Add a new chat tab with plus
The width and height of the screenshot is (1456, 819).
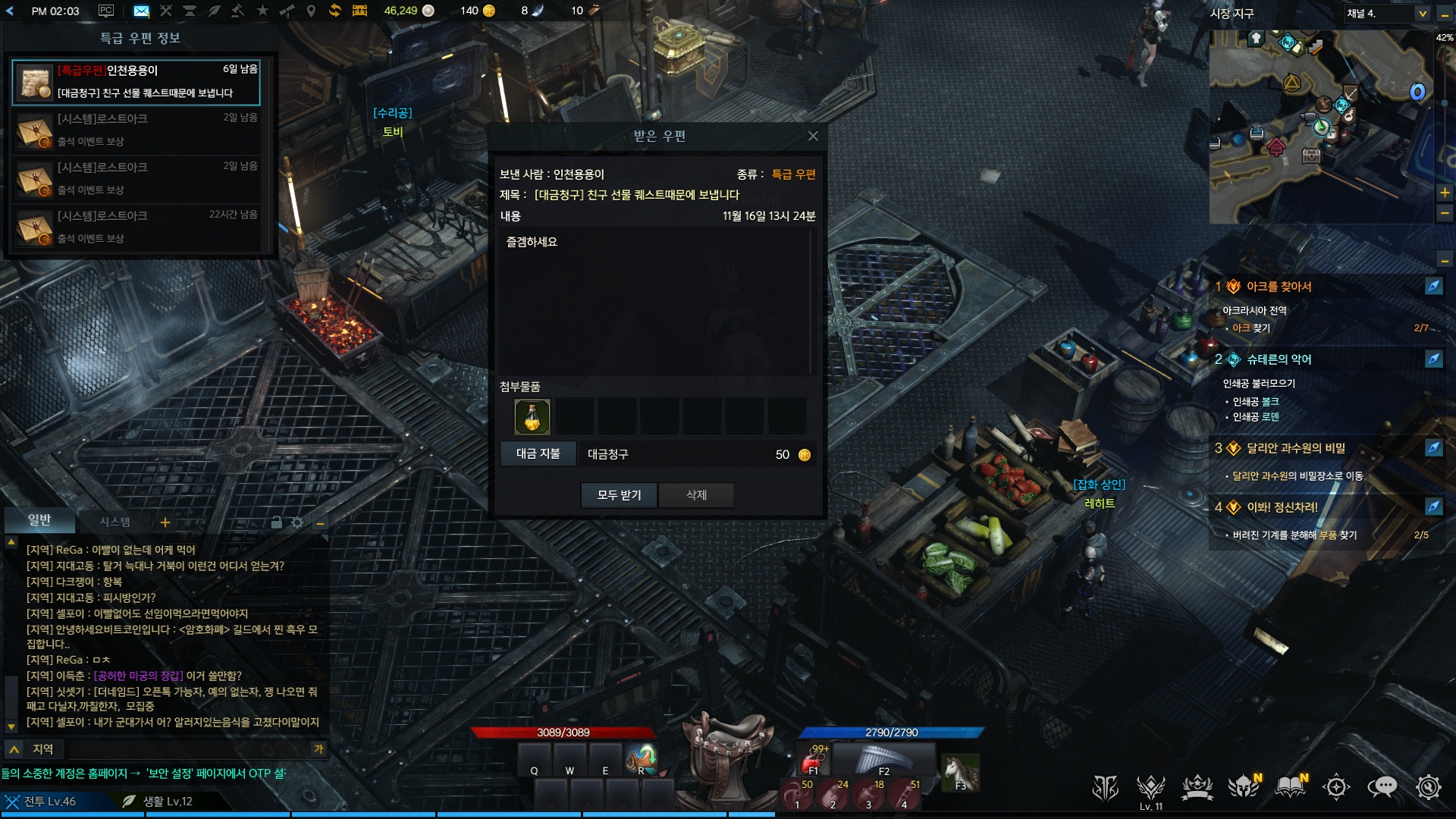tap(165, 522)
